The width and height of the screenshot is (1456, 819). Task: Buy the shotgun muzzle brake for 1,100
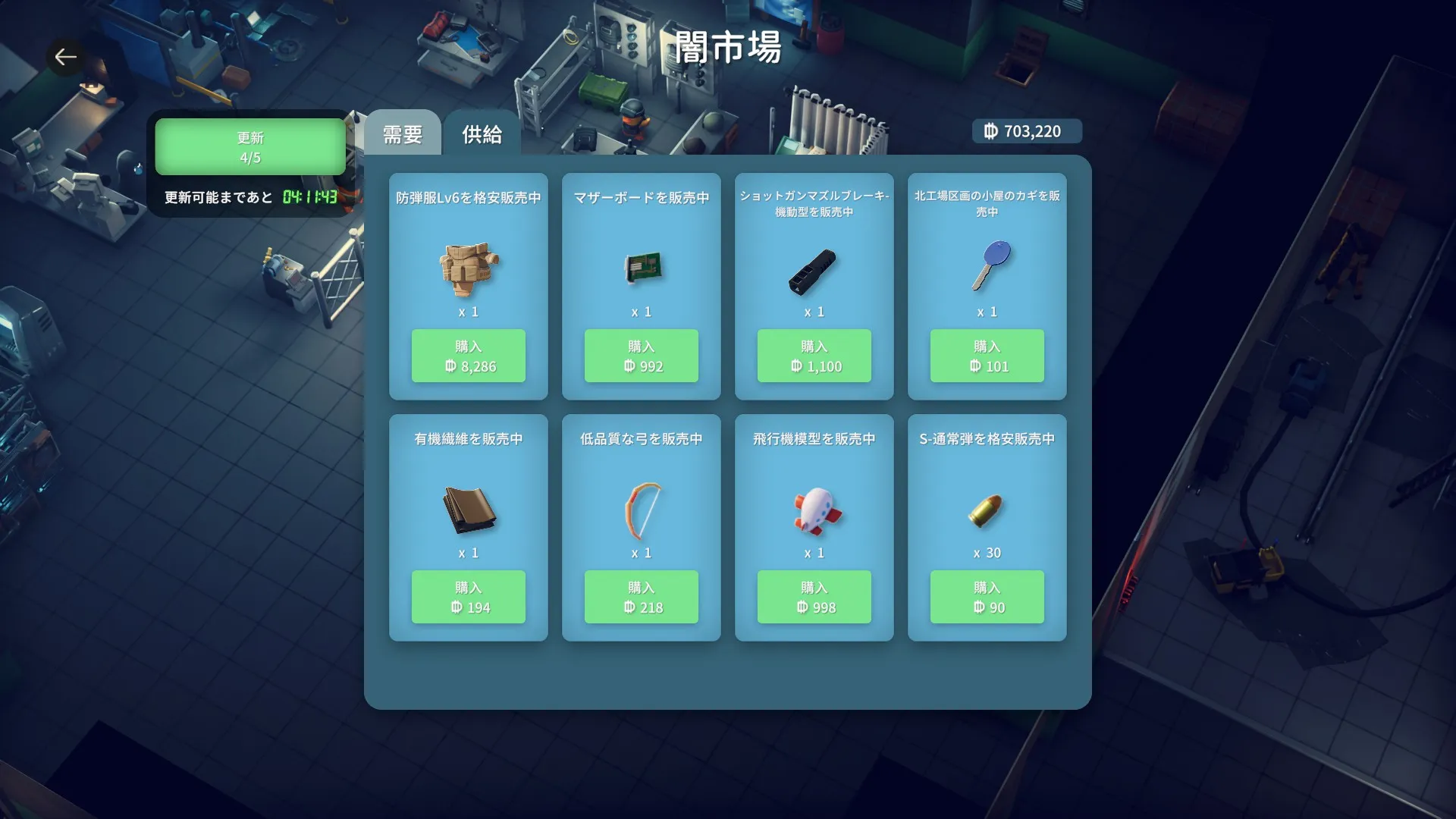click(814, 356)
